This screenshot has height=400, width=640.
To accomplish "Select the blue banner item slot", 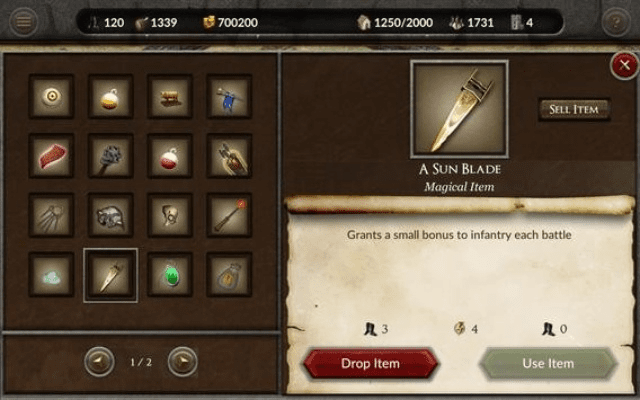I will tap(229, 96).
